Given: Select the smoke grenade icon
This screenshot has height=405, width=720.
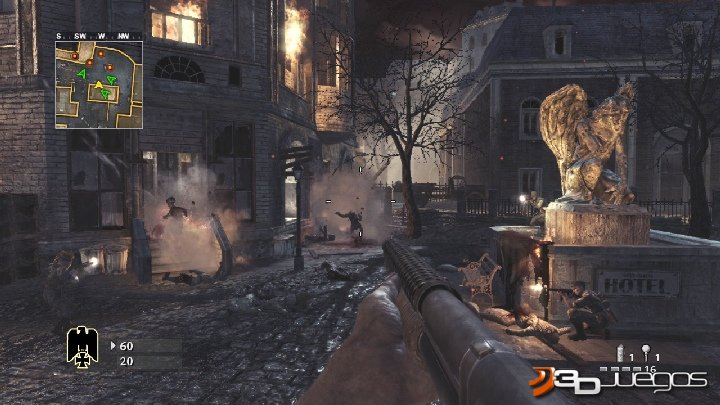Looking at the screenshot, I should [x=621, y=355].
